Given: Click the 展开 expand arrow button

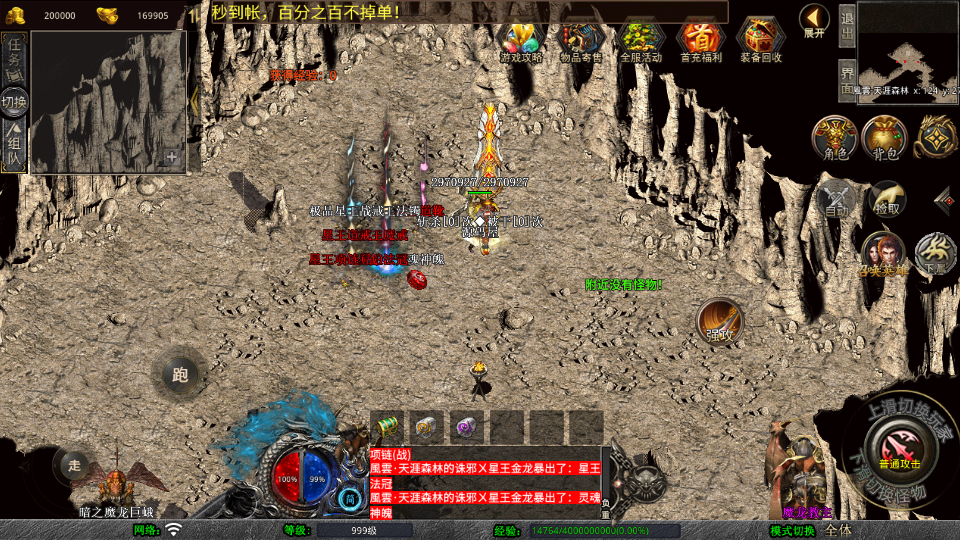Looking at the screenshot, I should (x=815, y=20).
